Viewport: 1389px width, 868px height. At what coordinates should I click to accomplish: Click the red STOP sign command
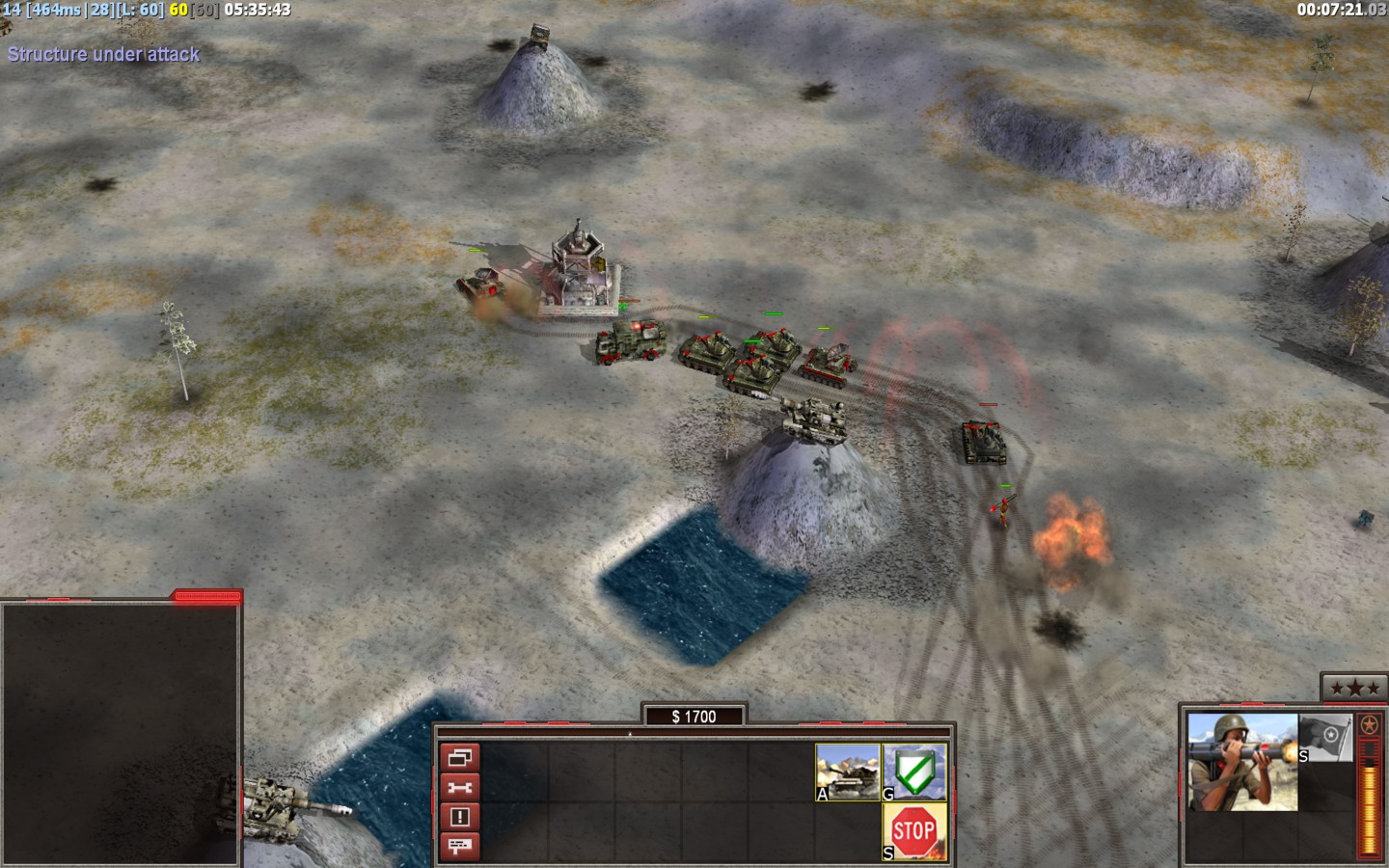[x=914, y=831]
